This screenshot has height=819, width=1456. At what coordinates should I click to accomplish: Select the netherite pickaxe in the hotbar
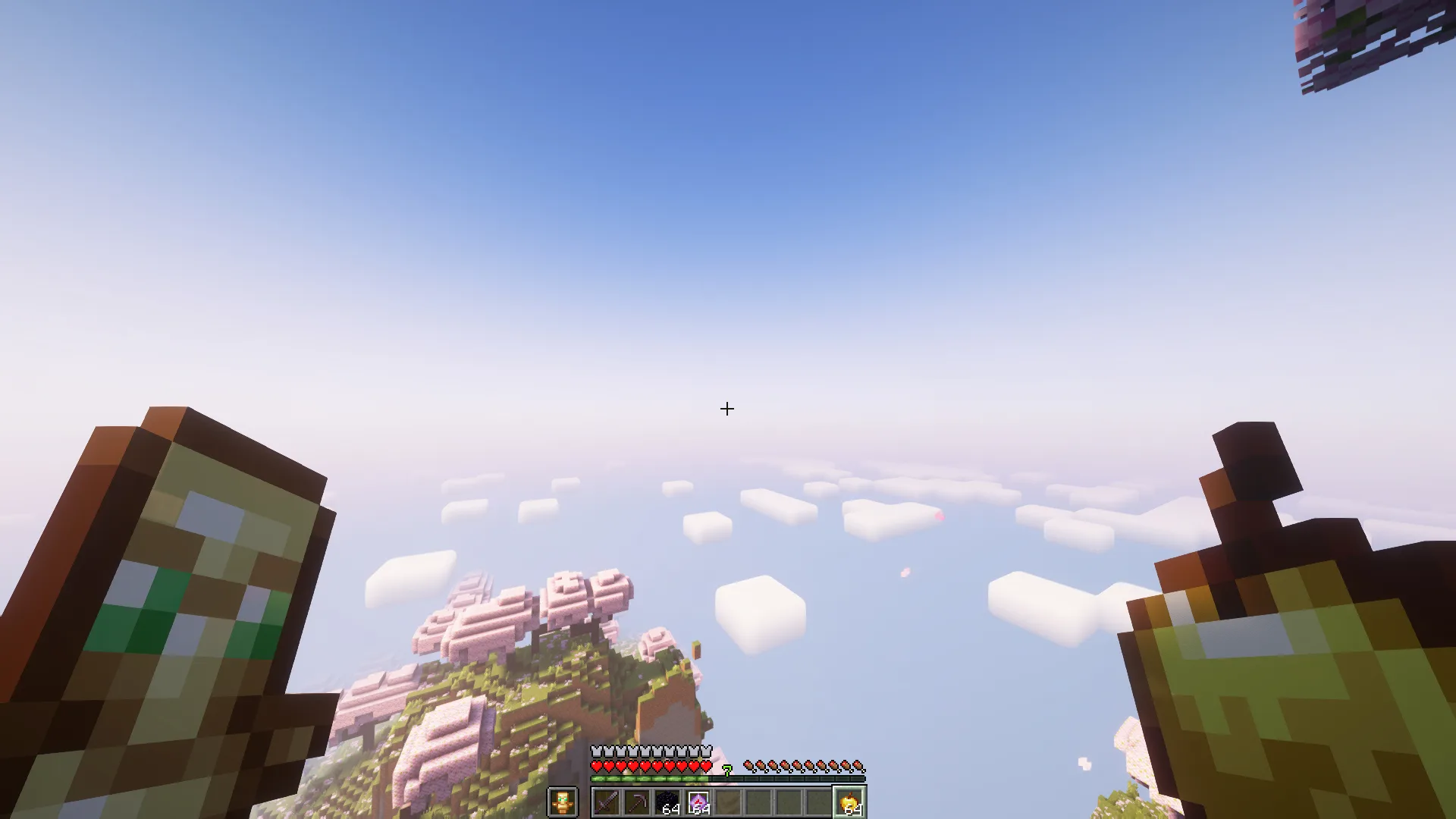pyautogui.click(x=637, y=802)
